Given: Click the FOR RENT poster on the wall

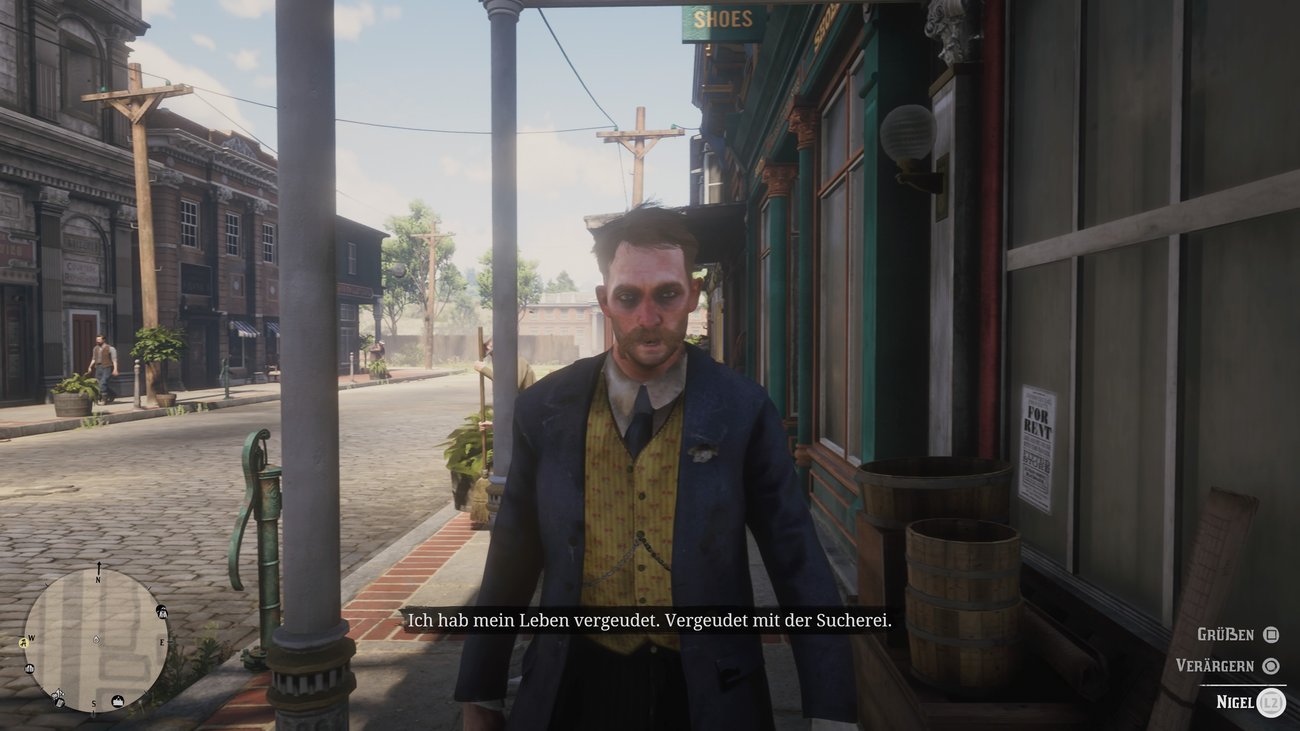Looking at the screenshot, I should pos(1036,441).
